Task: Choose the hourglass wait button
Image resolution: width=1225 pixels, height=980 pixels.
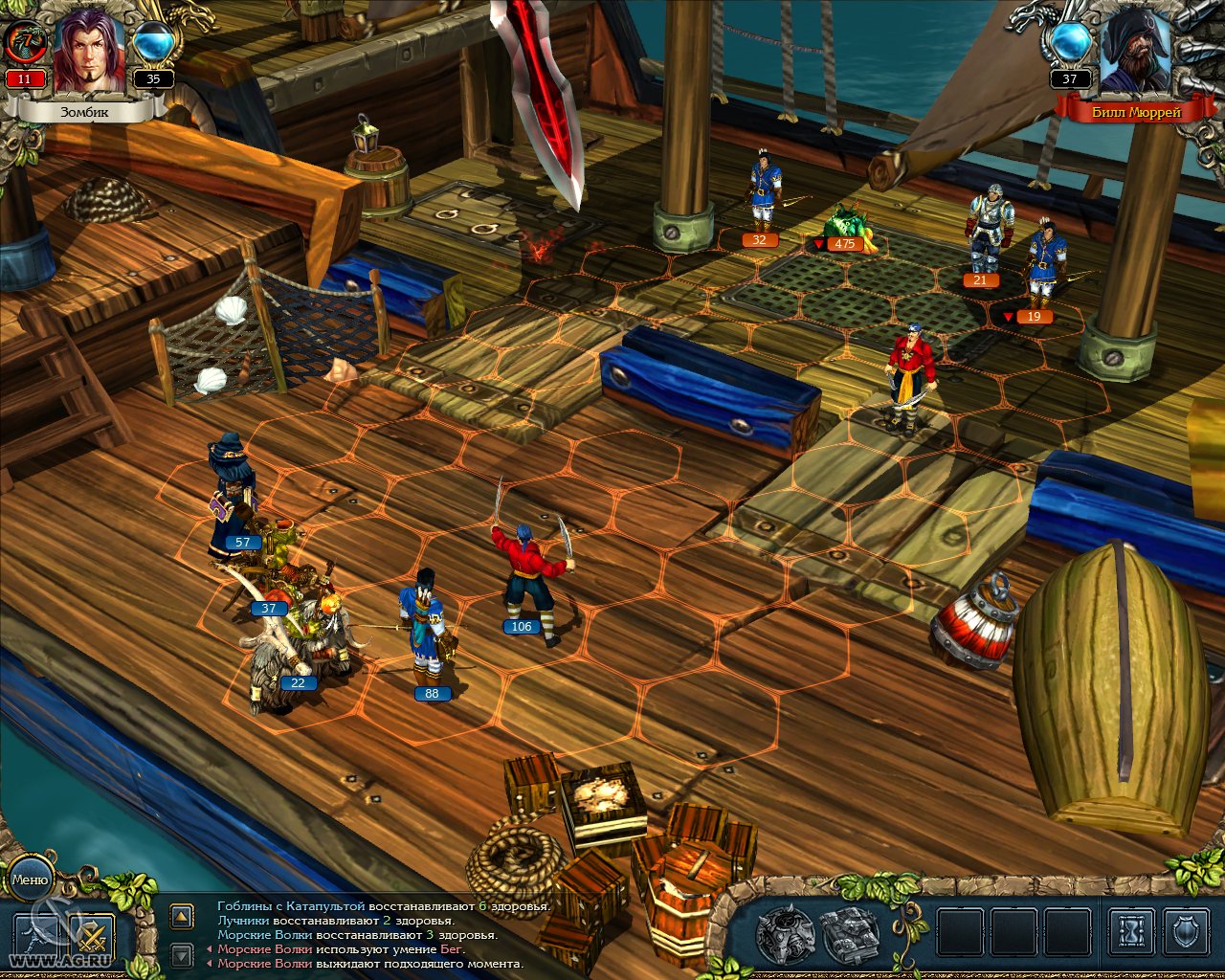Action: [1130, 931]
